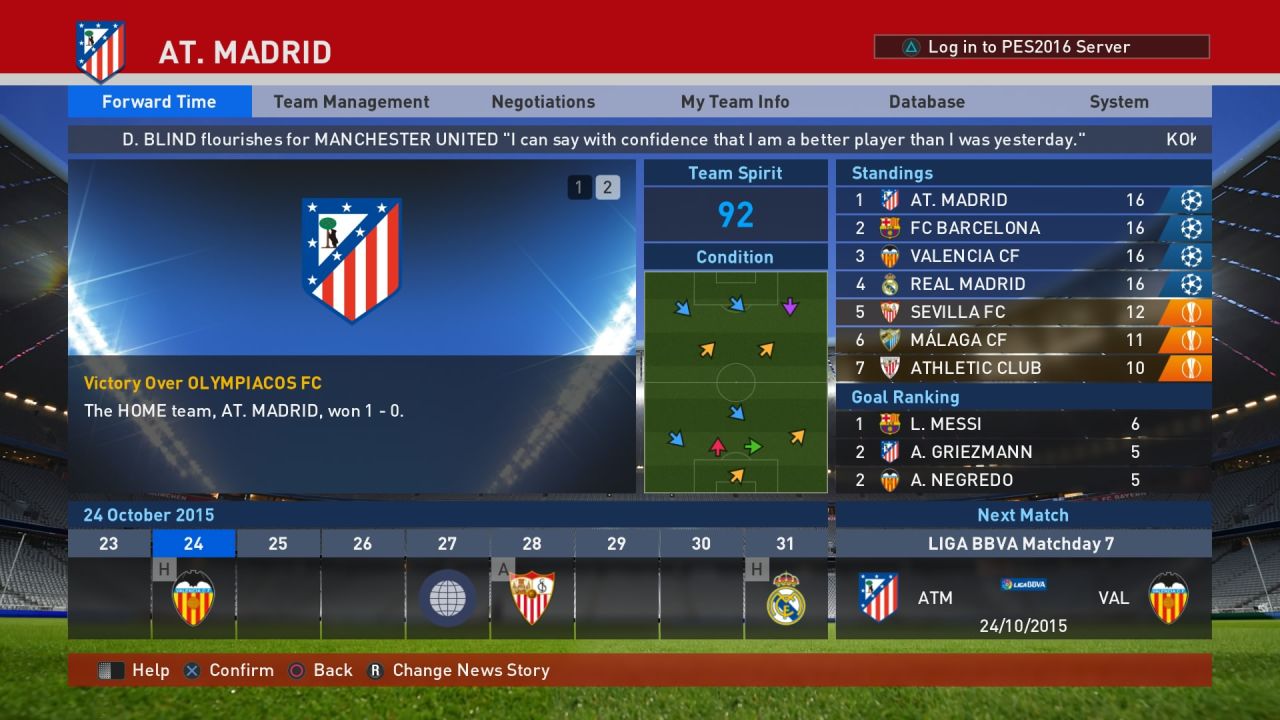
Task: Open the Team Management tab
Action: 350,101
